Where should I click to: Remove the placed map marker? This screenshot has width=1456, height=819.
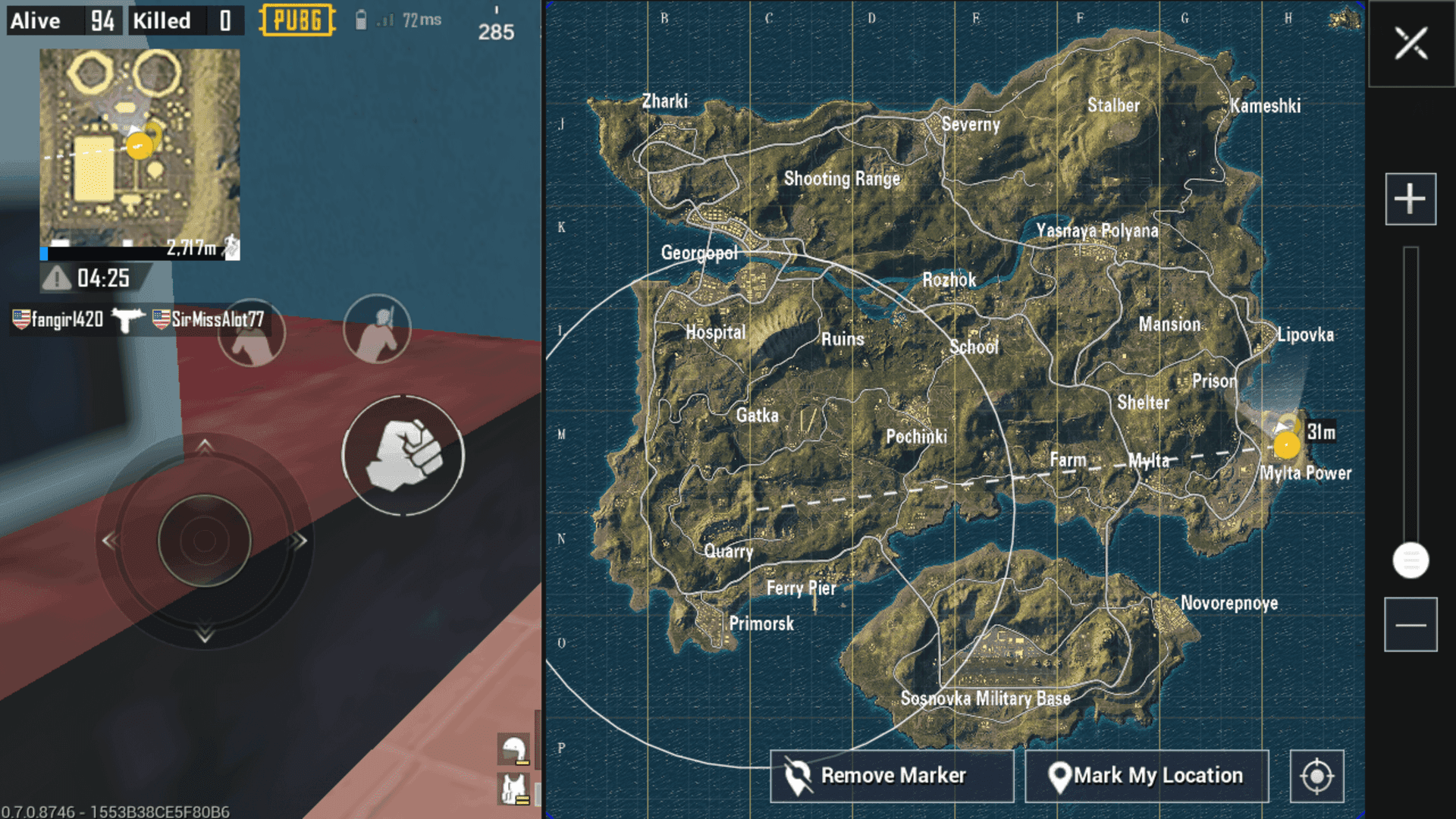(x=892, y=776)
